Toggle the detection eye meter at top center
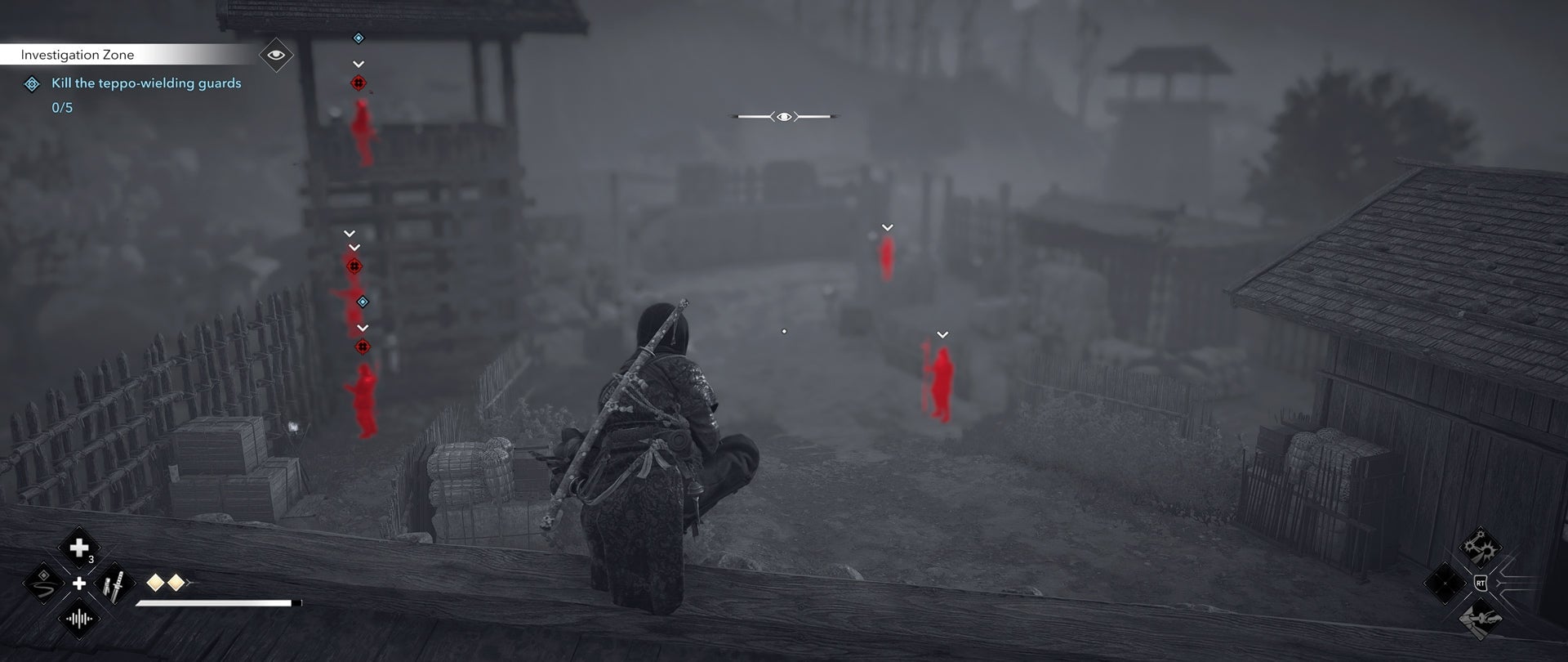The width and height of the screenshot is (1568, 662). pos(786,116)
